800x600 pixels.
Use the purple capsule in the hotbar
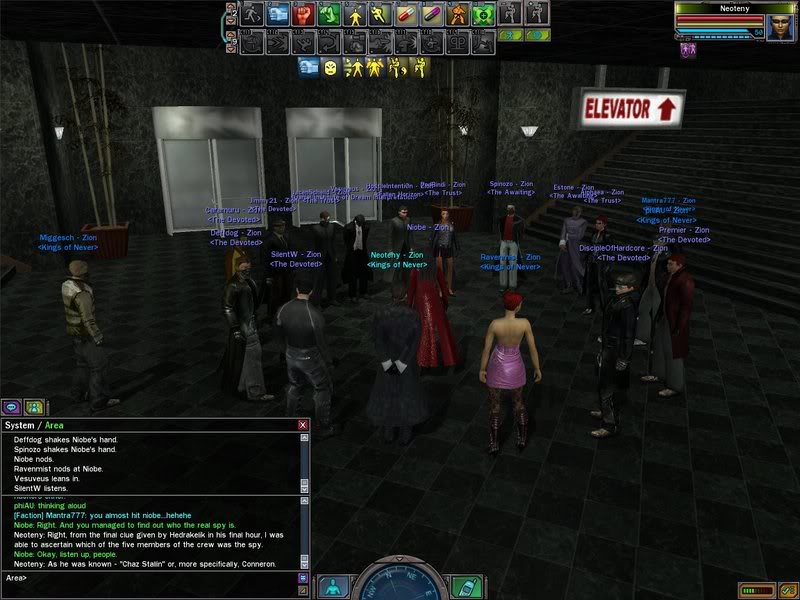click(x=433, y=14)
